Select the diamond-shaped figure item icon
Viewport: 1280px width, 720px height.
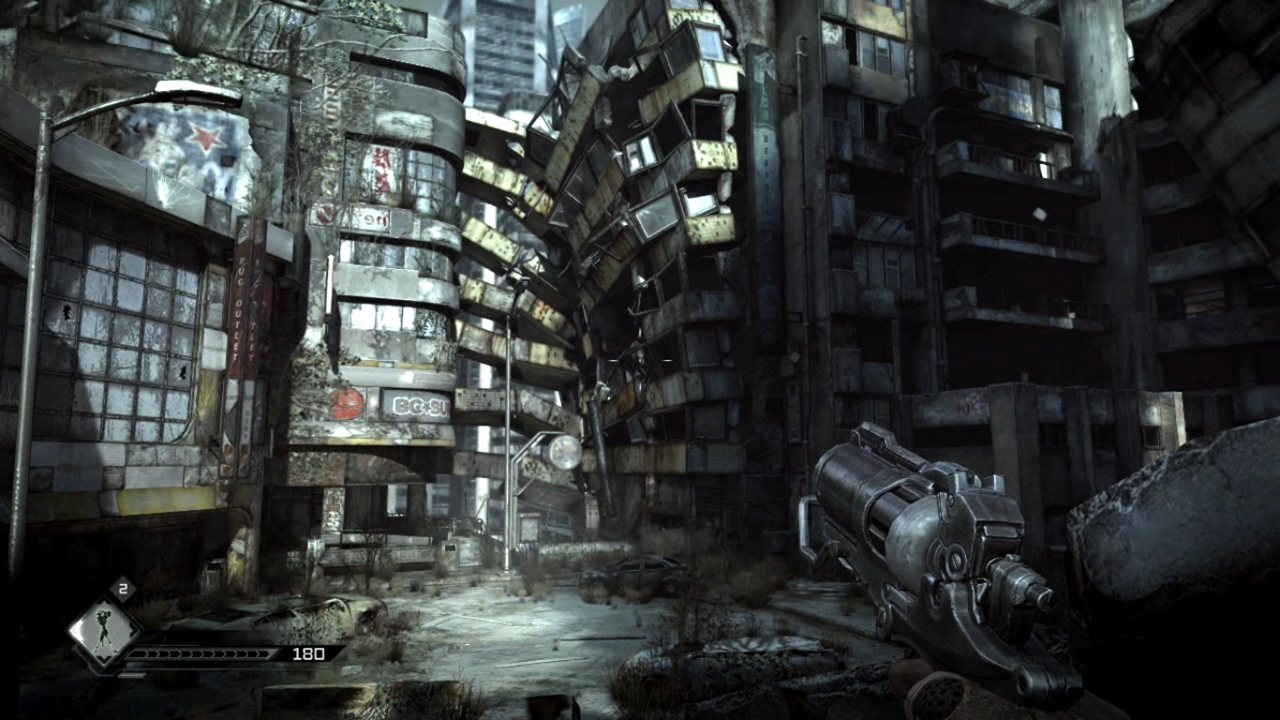[x=102, y=632]
